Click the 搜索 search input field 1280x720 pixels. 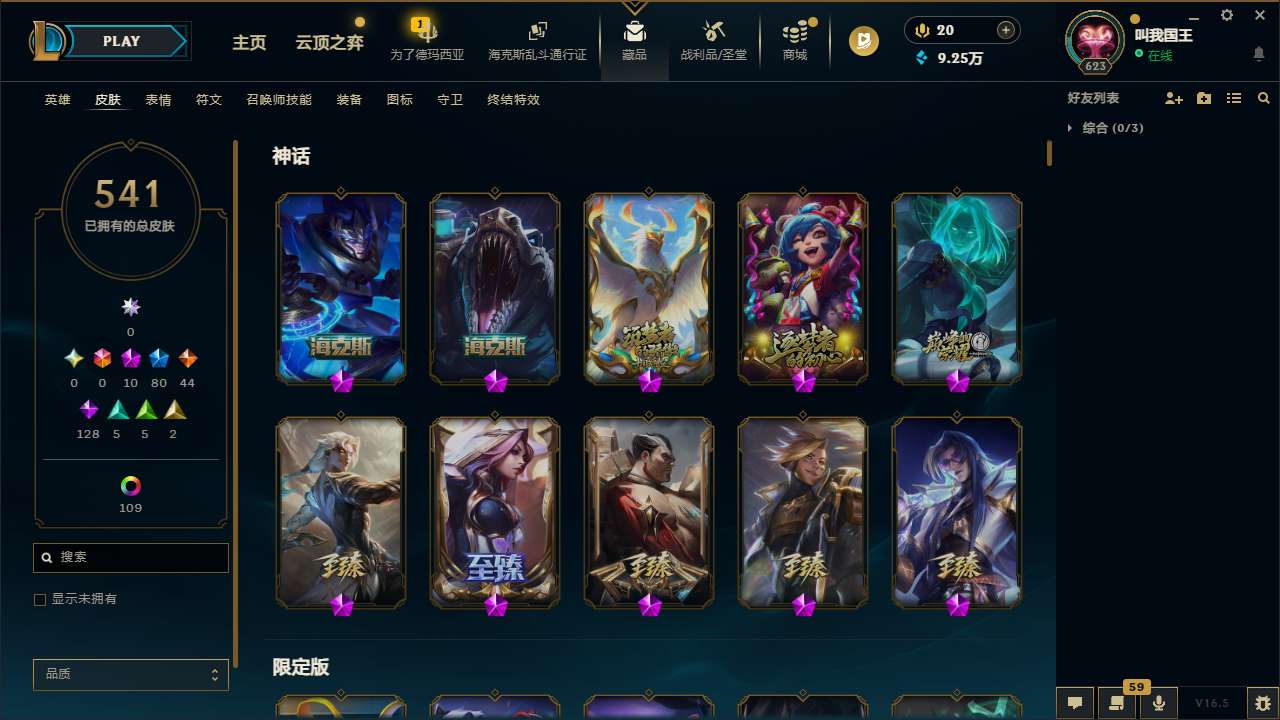(130, 557)
